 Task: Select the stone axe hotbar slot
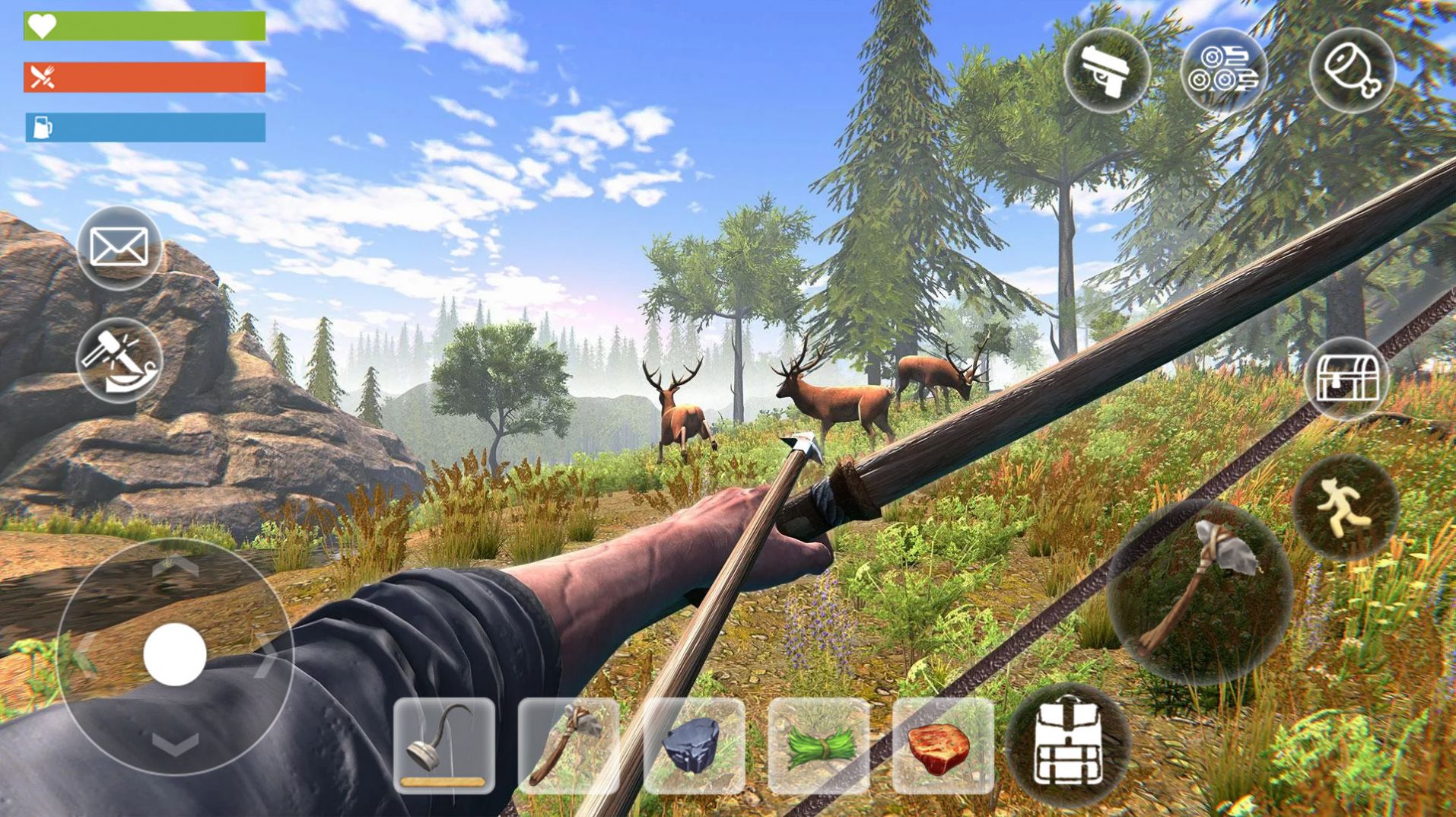click(568, 745)
